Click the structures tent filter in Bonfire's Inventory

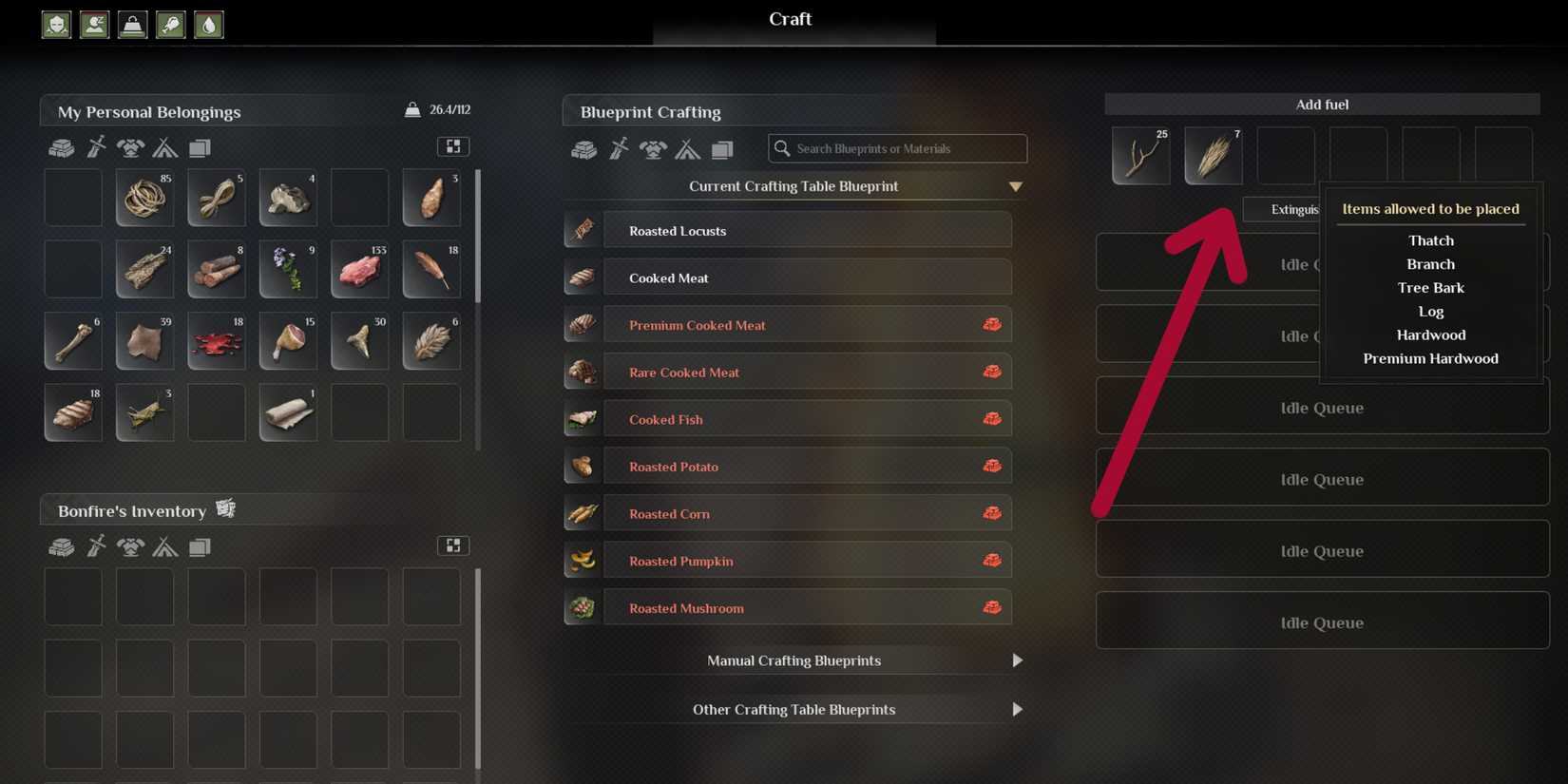click(x=165, y=546)
